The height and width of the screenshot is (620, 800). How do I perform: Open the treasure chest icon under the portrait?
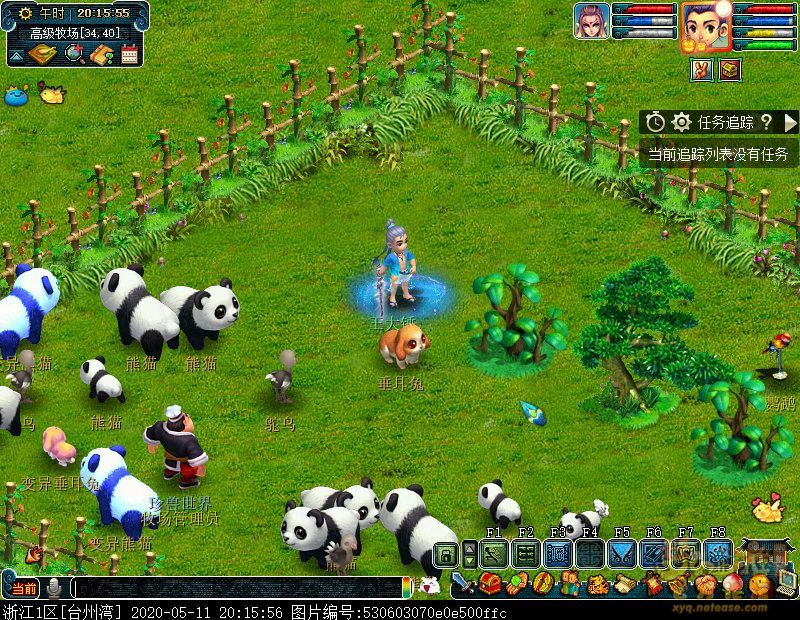point(730,70)
